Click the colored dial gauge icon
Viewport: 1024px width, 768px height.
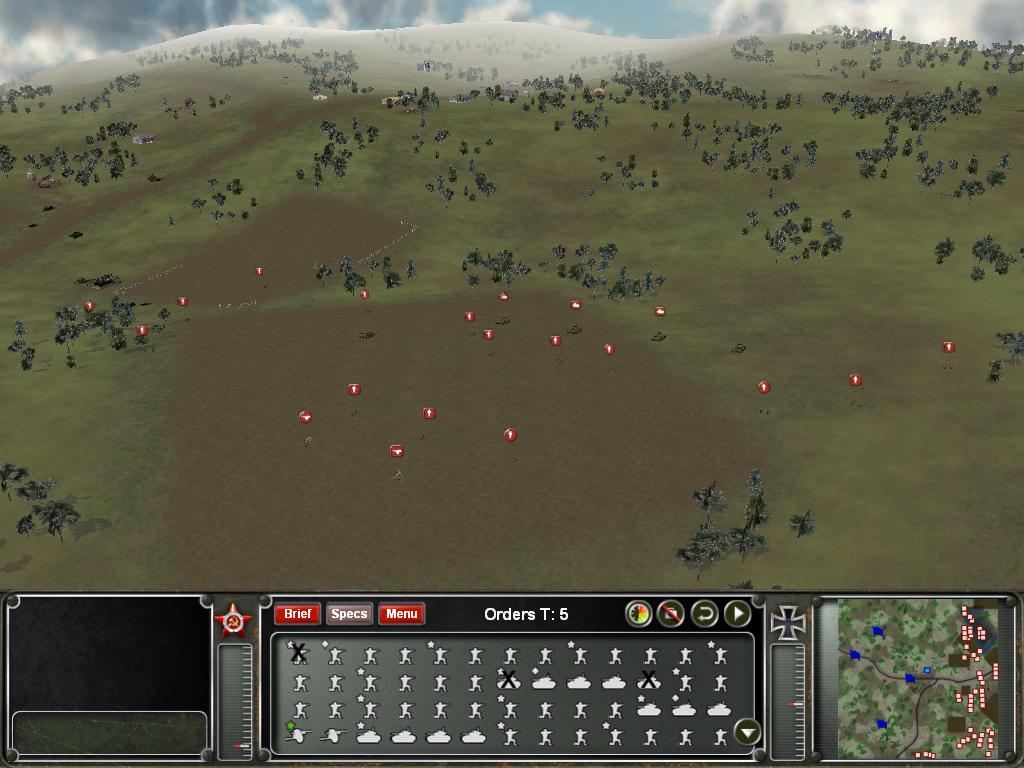pyautogui.click(x=638, y=614)
